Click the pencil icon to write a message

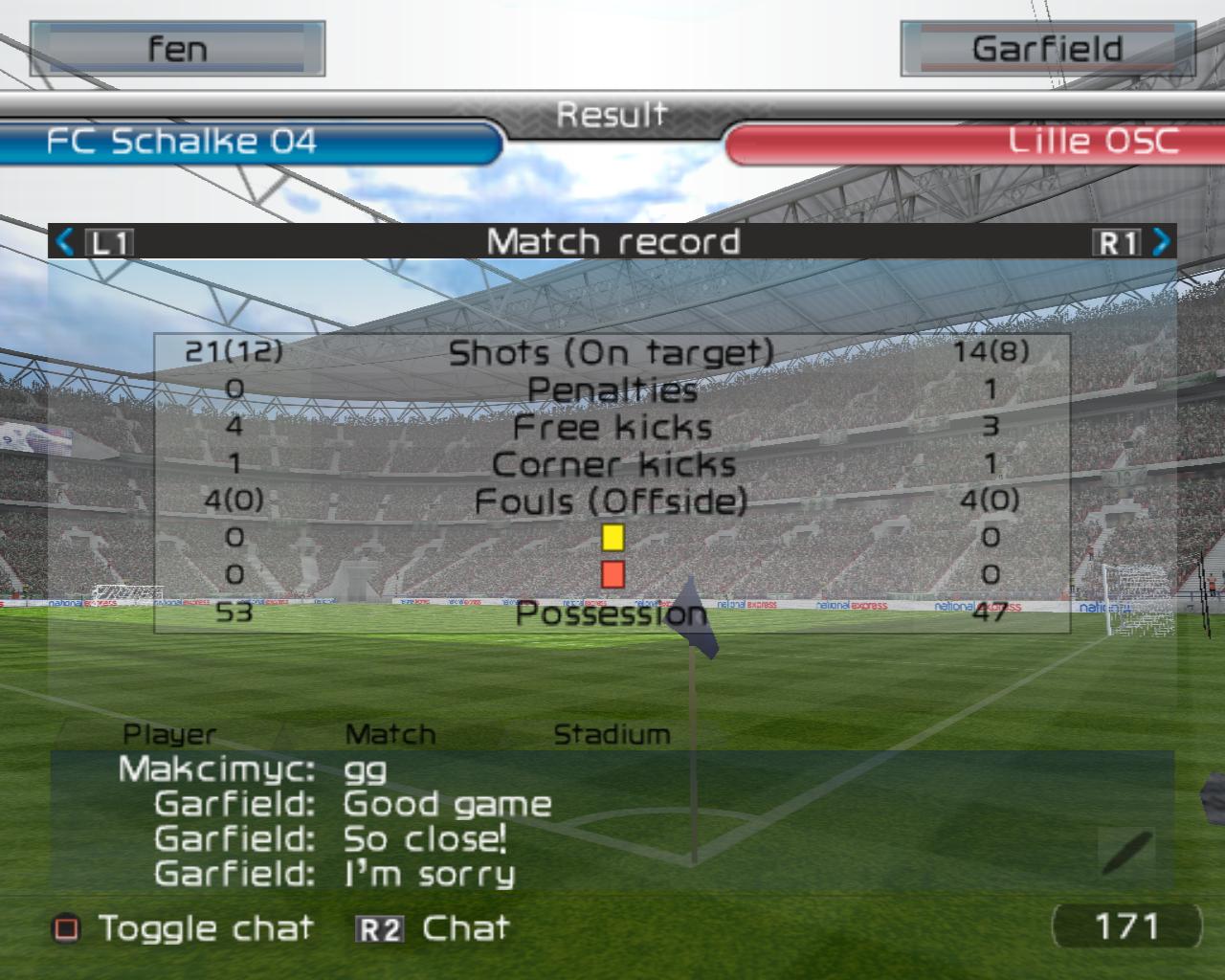pos(1126,852)
